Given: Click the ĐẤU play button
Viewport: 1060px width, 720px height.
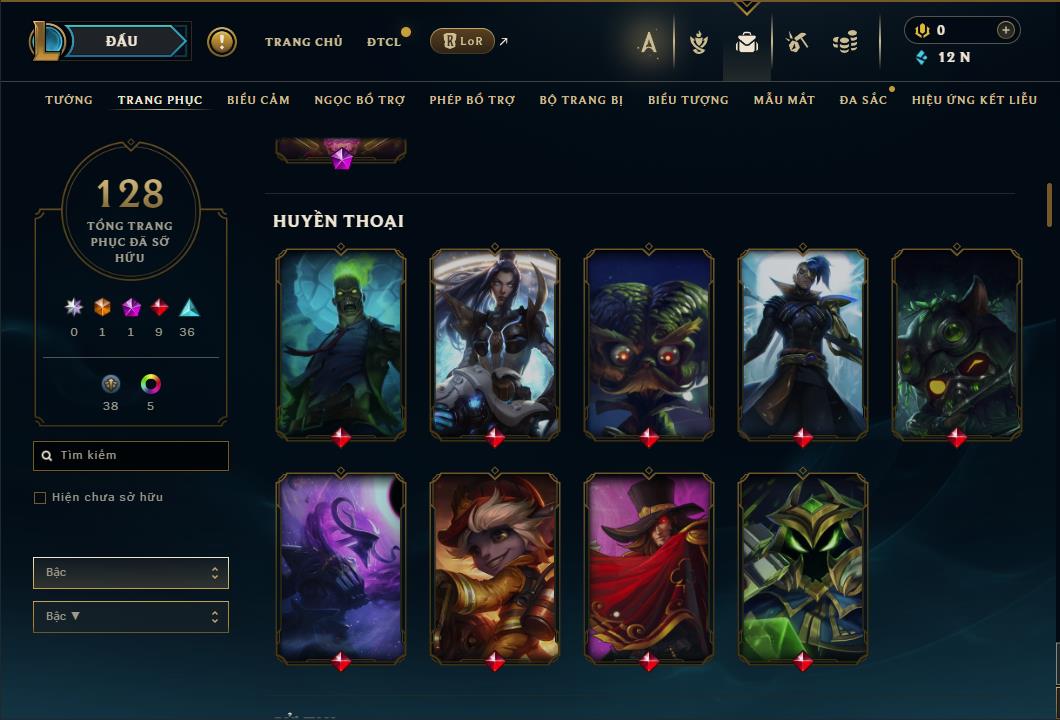Looking at the screenshot, I should coord(121,41).
